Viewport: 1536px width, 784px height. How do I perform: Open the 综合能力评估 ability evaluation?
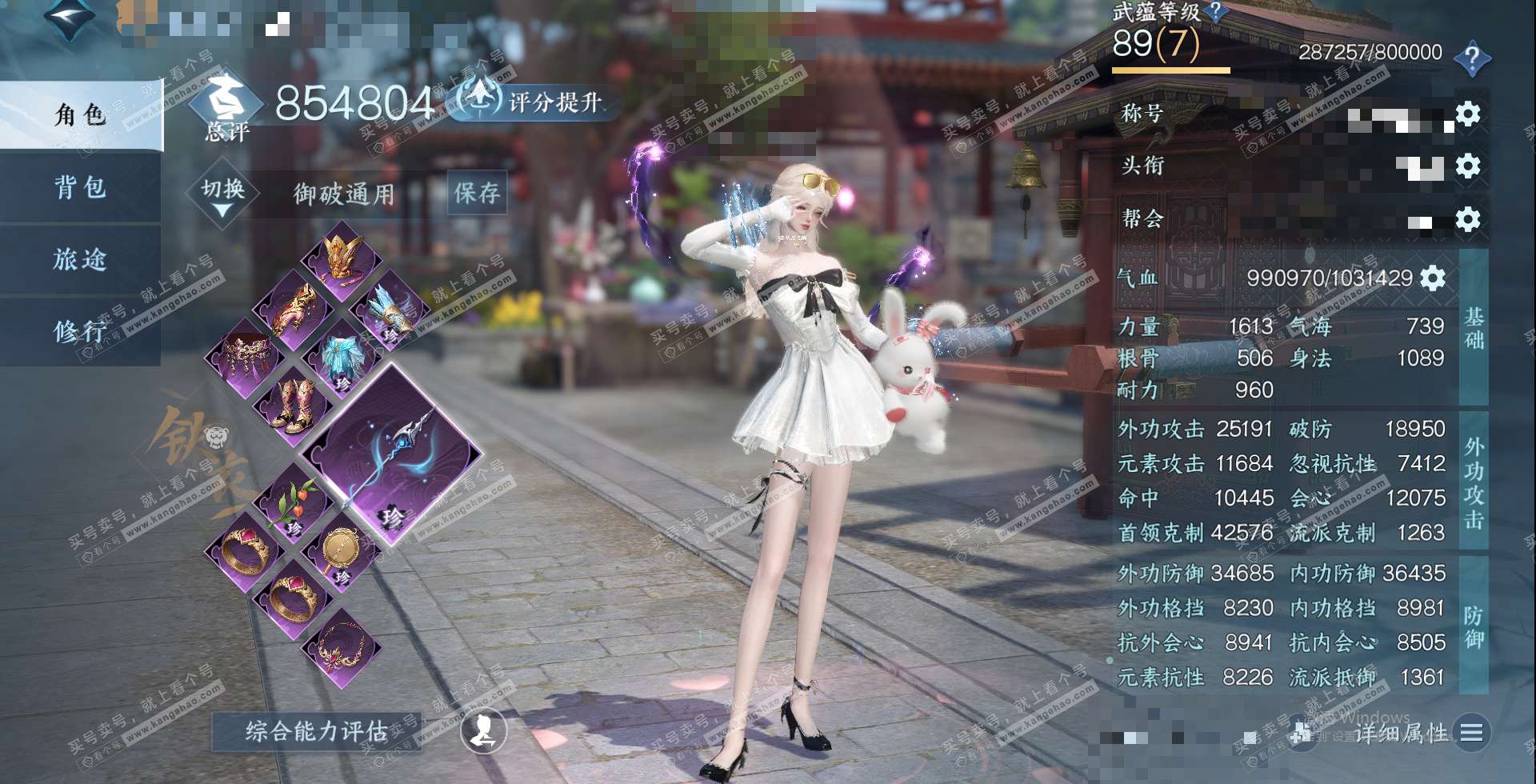[316, 730]
